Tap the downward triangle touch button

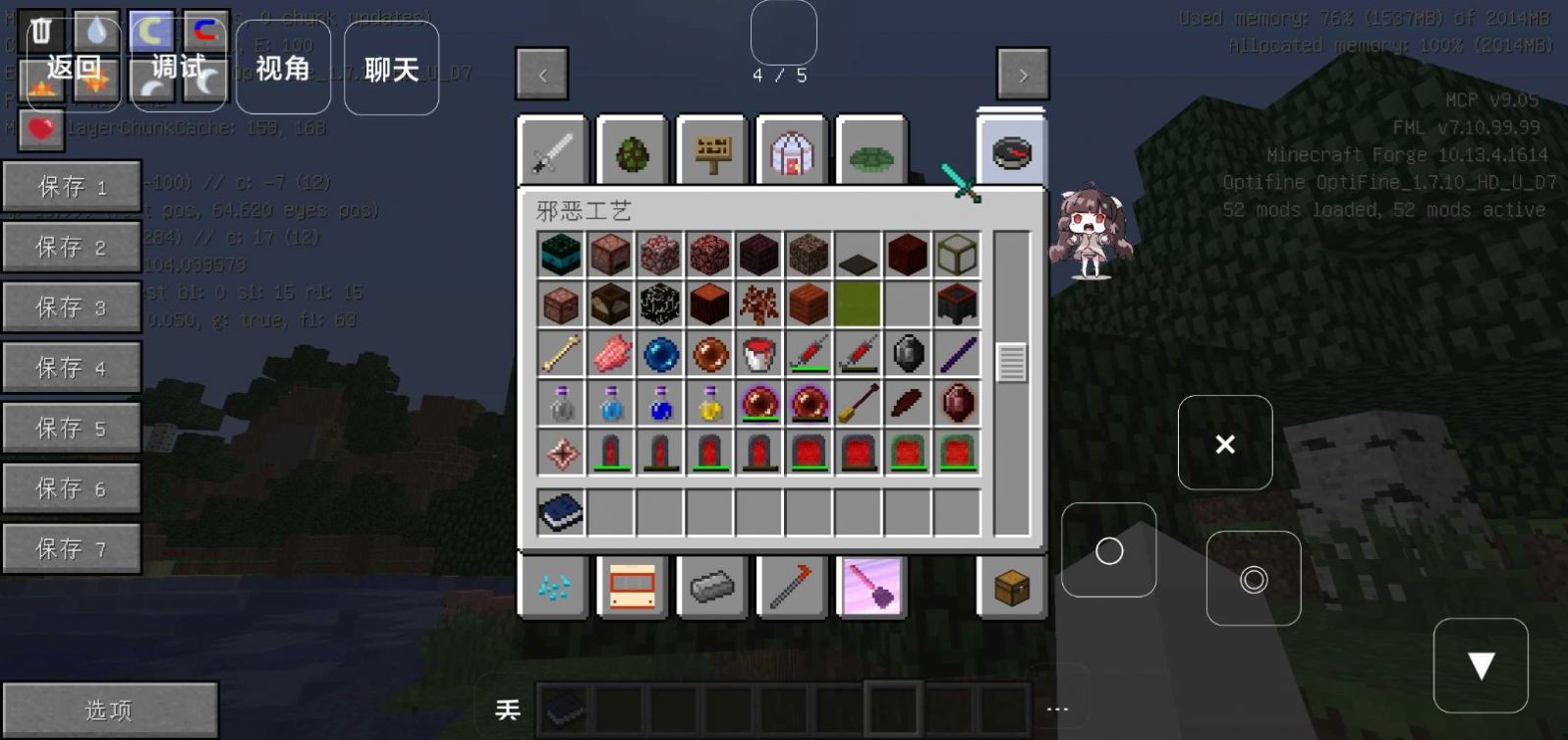point(1481,665)
